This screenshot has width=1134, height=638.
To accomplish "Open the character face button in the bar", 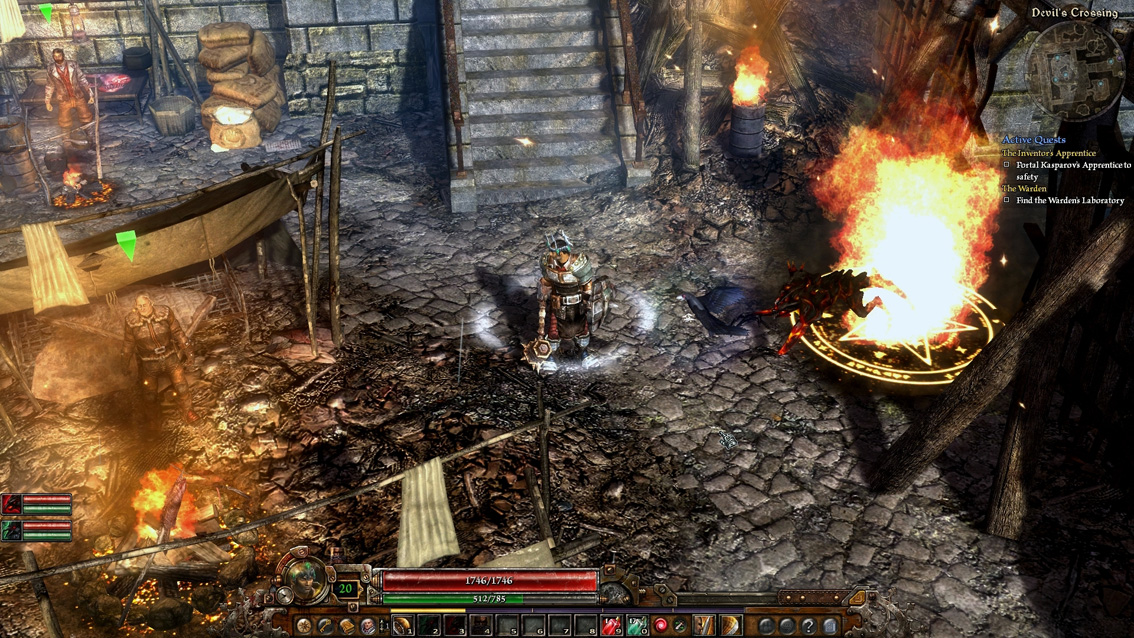I will 368,626.
